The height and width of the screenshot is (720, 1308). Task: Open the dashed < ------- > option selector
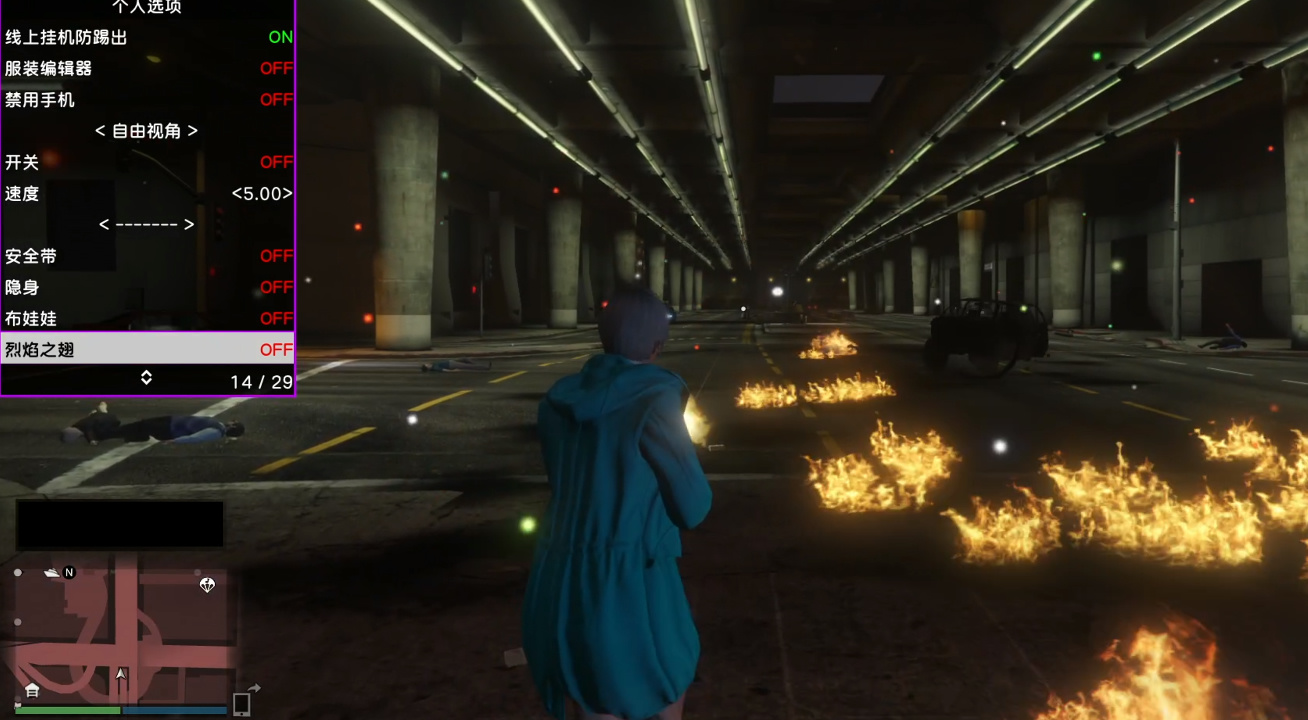(148, 224)
